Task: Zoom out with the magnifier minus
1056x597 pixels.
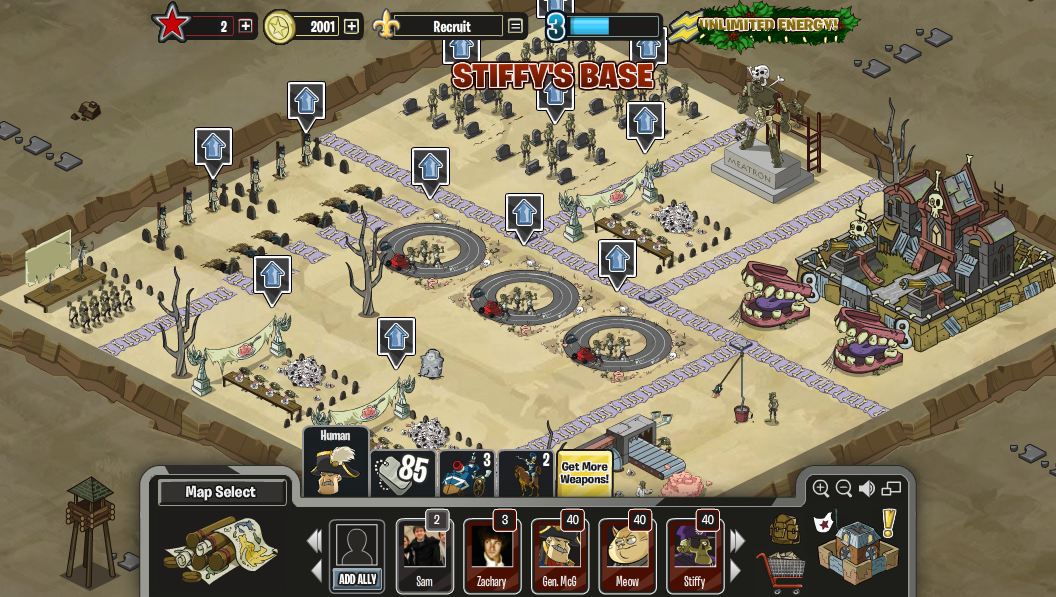Action: tap(844, 488)
